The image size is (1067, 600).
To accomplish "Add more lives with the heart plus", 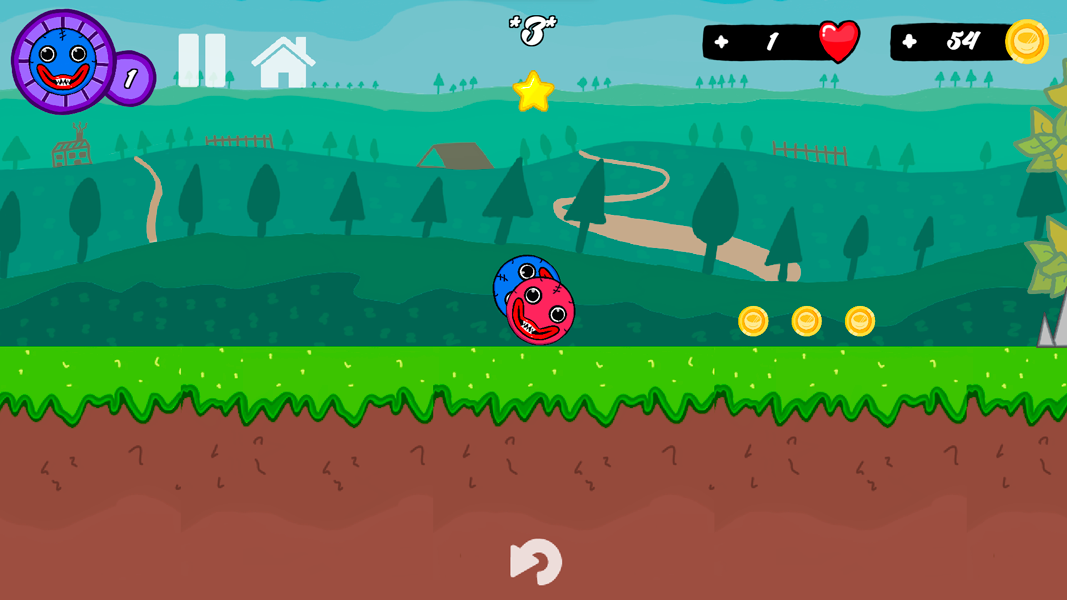I will click(x=722, y=42).
